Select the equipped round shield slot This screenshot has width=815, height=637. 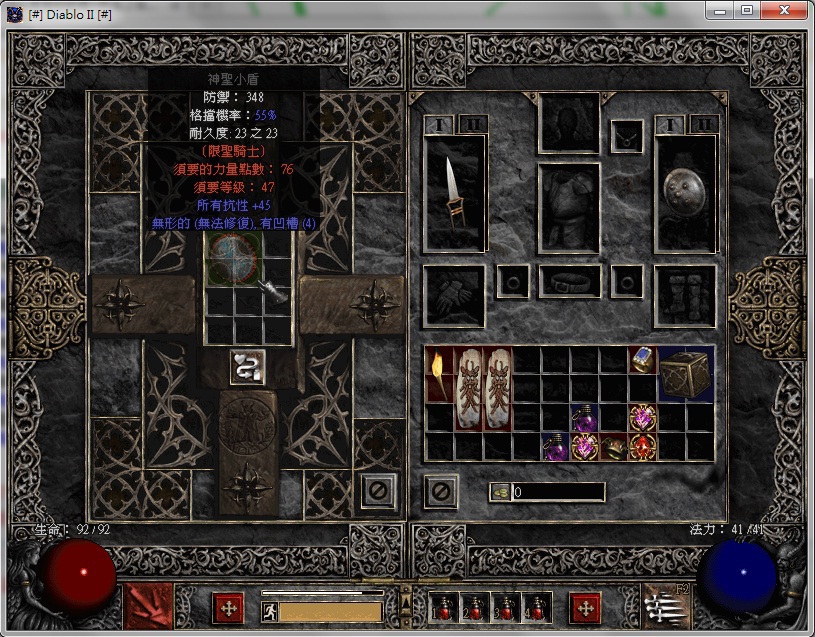pos(686,192)
